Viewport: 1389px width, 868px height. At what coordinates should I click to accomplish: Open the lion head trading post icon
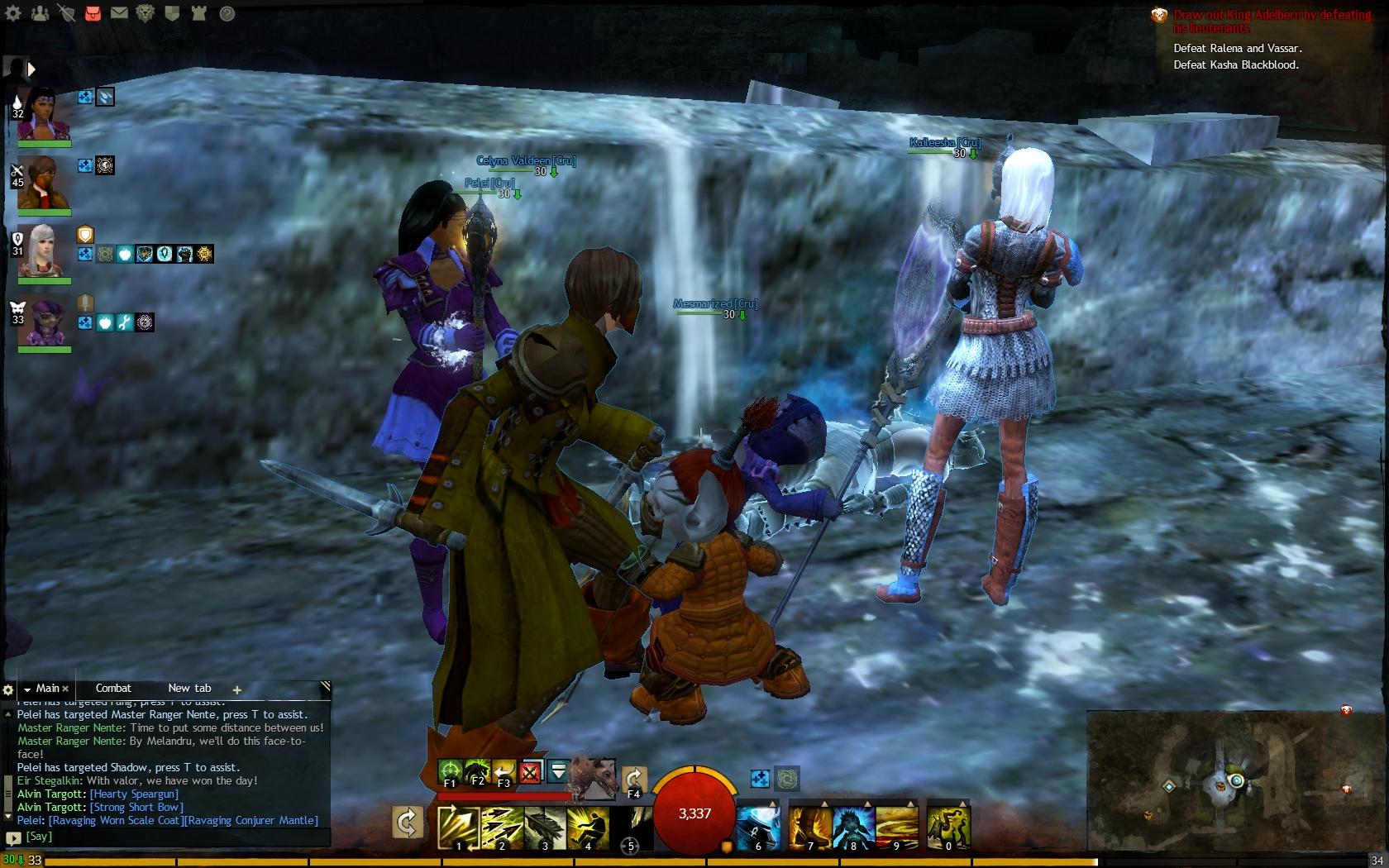click(x=146, y=13)
